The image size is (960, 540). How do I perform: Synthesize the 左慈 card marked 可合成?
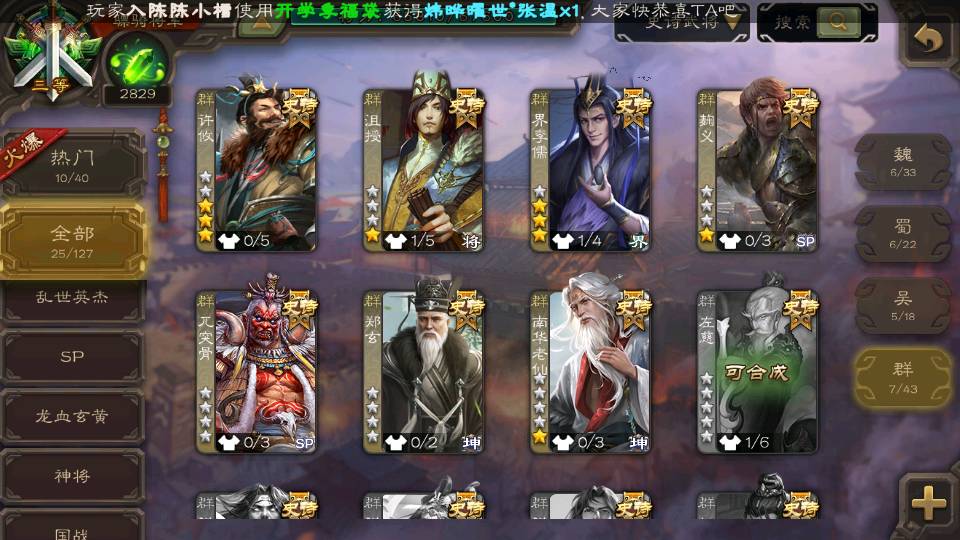[757, 370]
